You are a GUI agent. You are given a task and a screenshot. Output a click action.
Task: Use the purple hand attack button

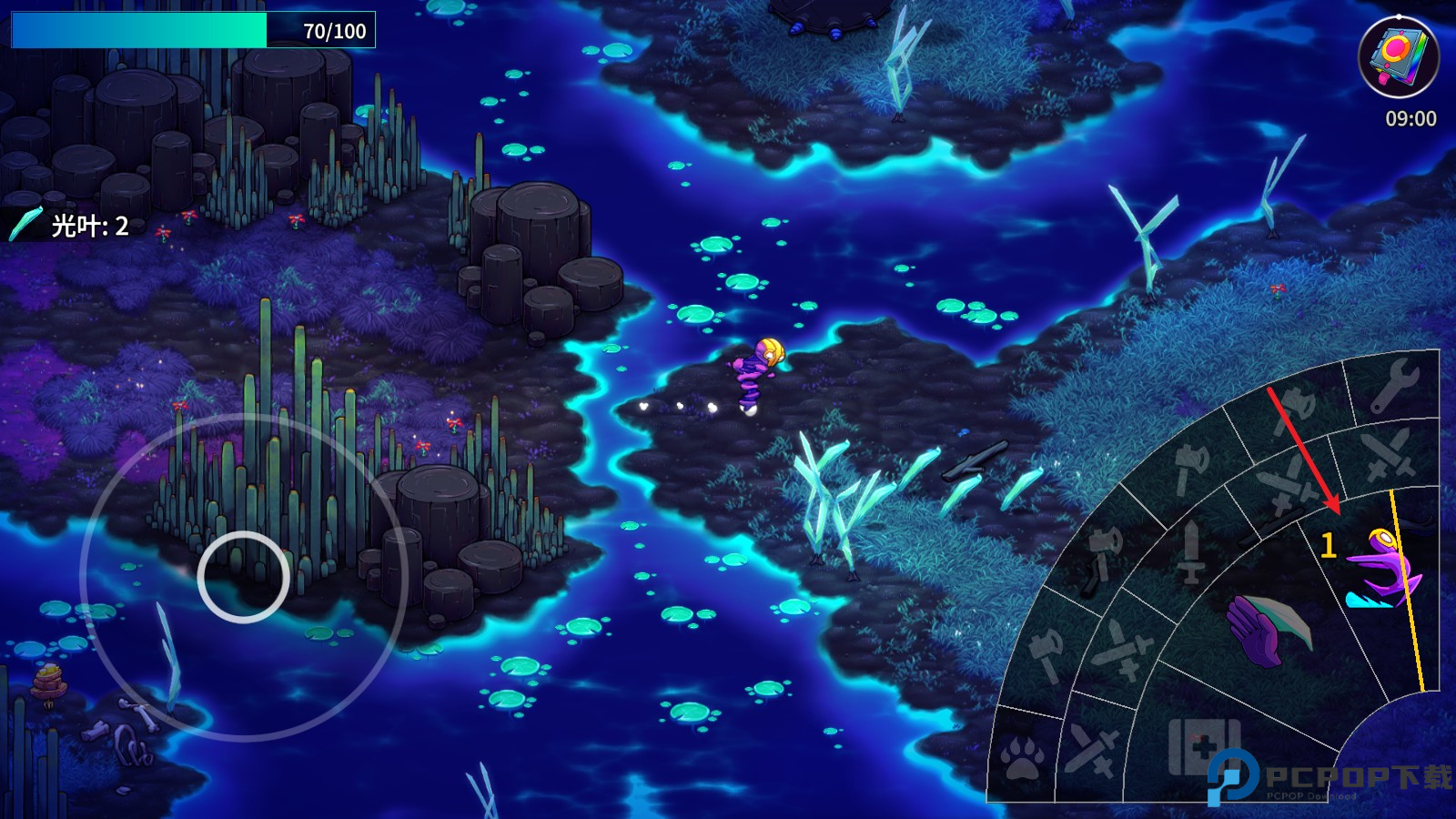point(1265,628)
